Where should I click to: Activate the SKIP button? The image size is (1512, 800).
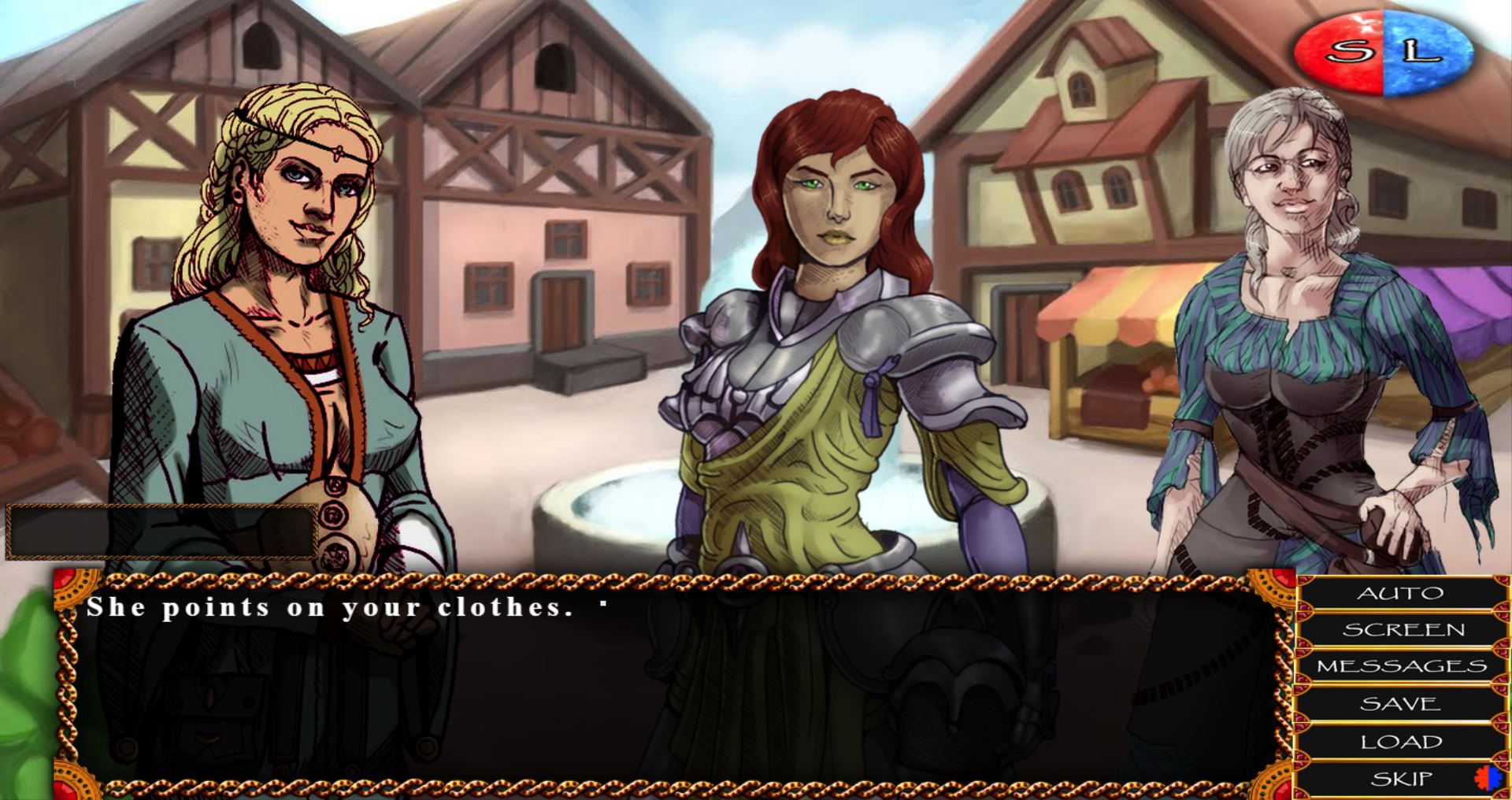(1400, 779)
